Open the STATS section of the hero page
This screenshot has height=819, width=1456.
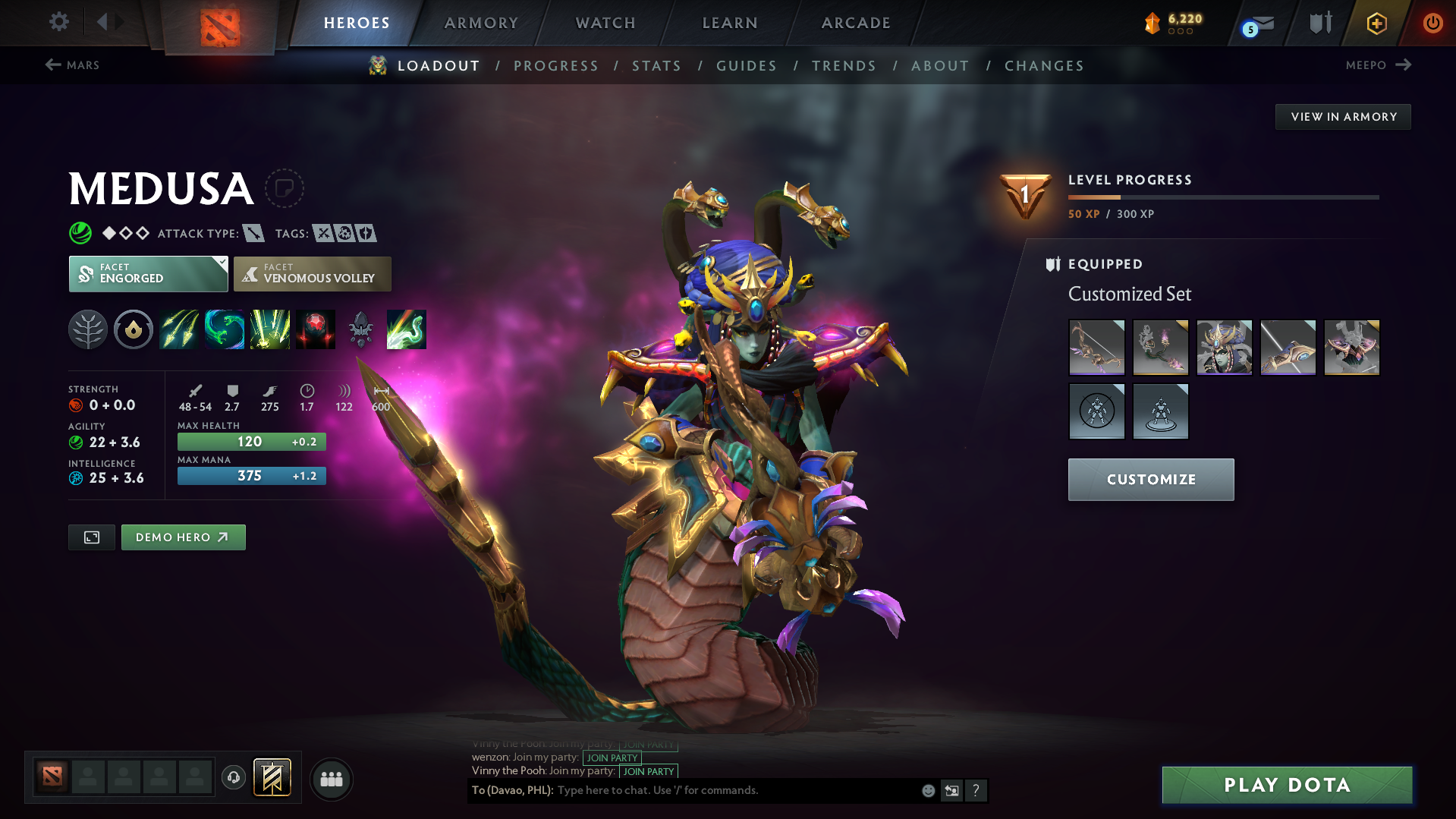coord(656,65)
